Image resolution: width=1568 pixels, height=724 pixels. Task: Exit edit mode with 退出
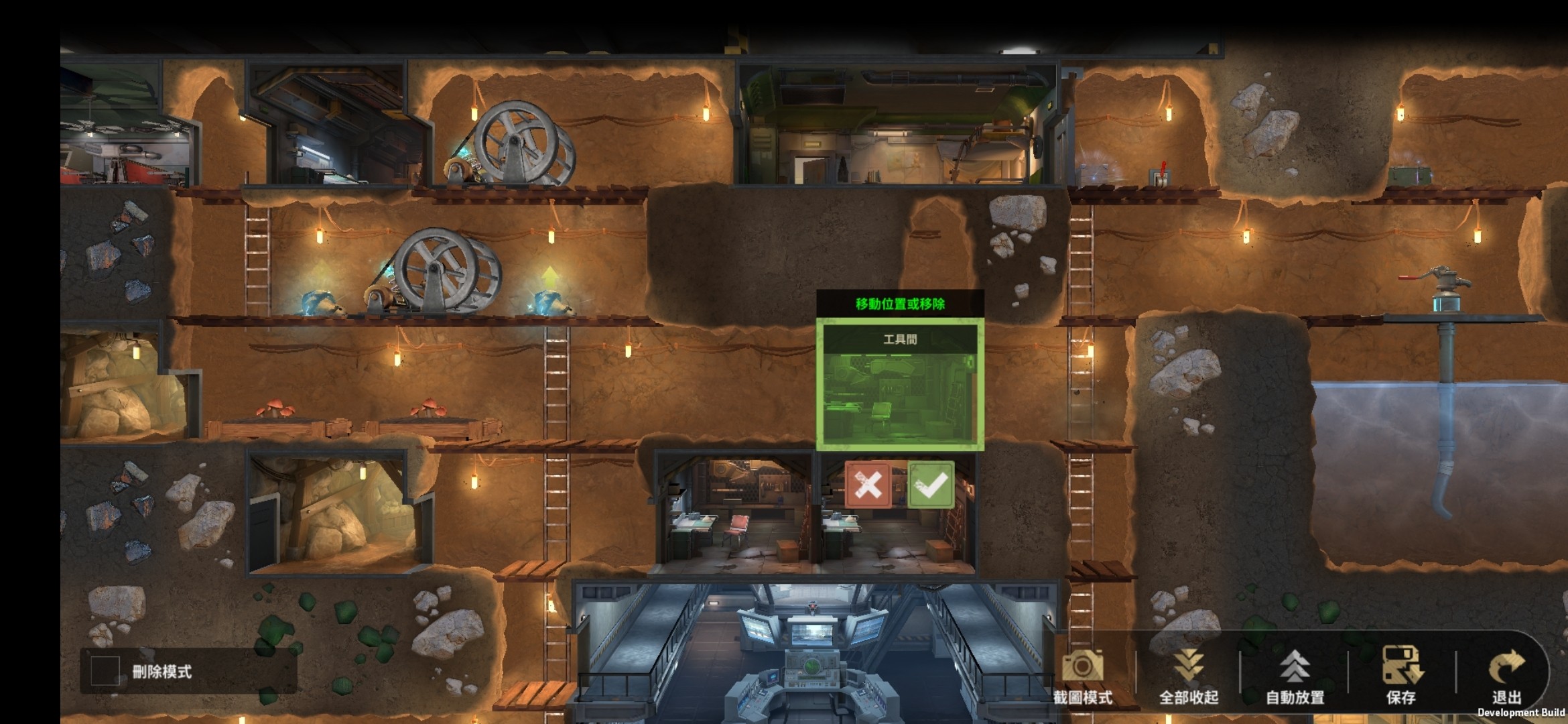(x=1506, y=674)
